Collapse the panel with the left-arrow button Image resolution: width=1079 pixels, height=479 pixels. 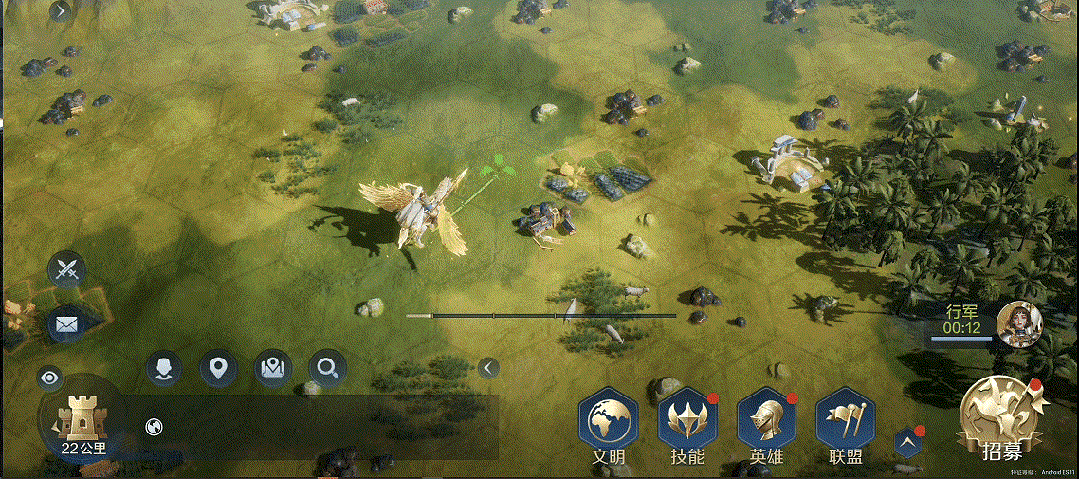point(488,367)
